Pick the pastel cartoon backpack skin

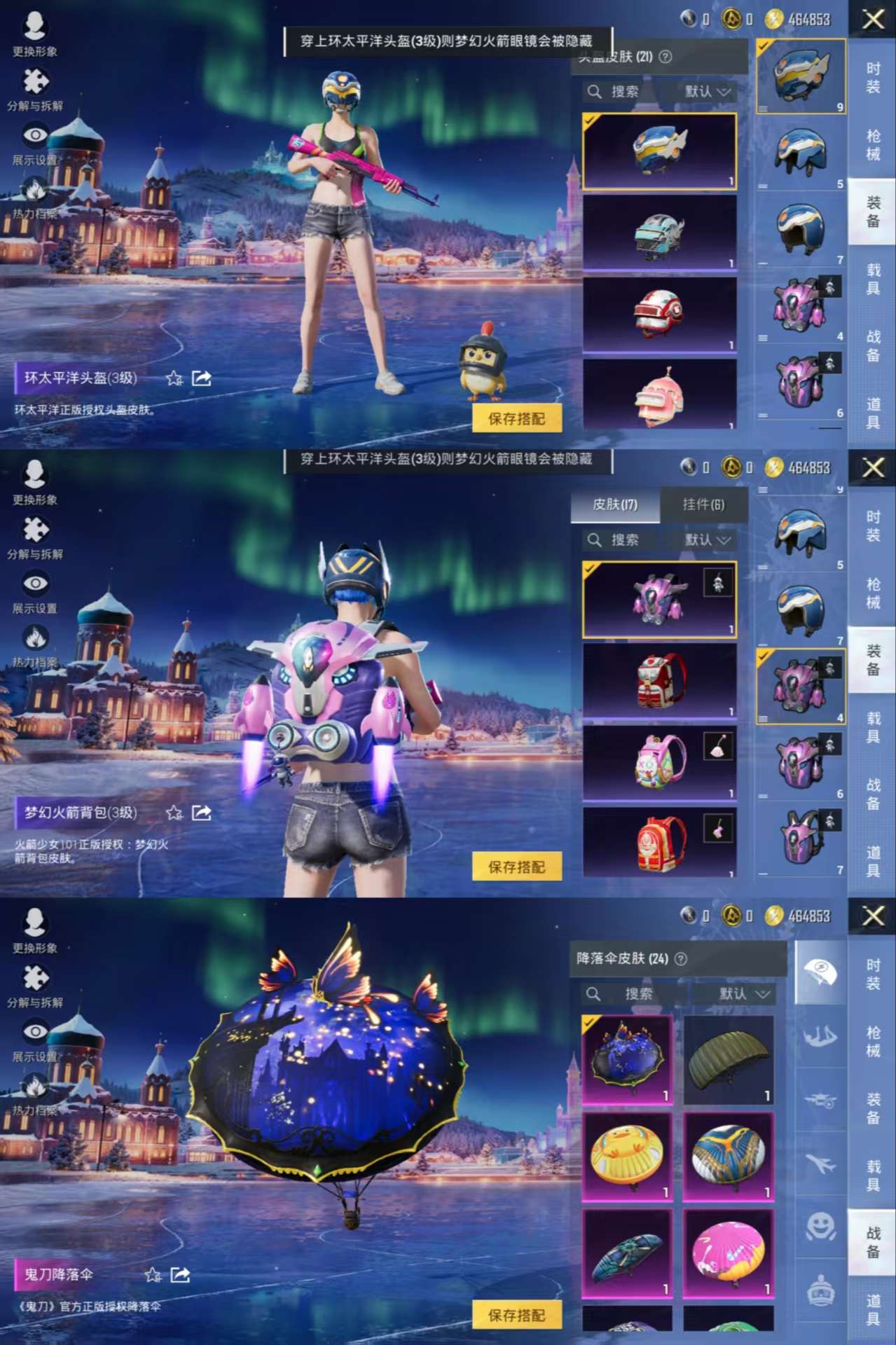(x=659, y=761)
